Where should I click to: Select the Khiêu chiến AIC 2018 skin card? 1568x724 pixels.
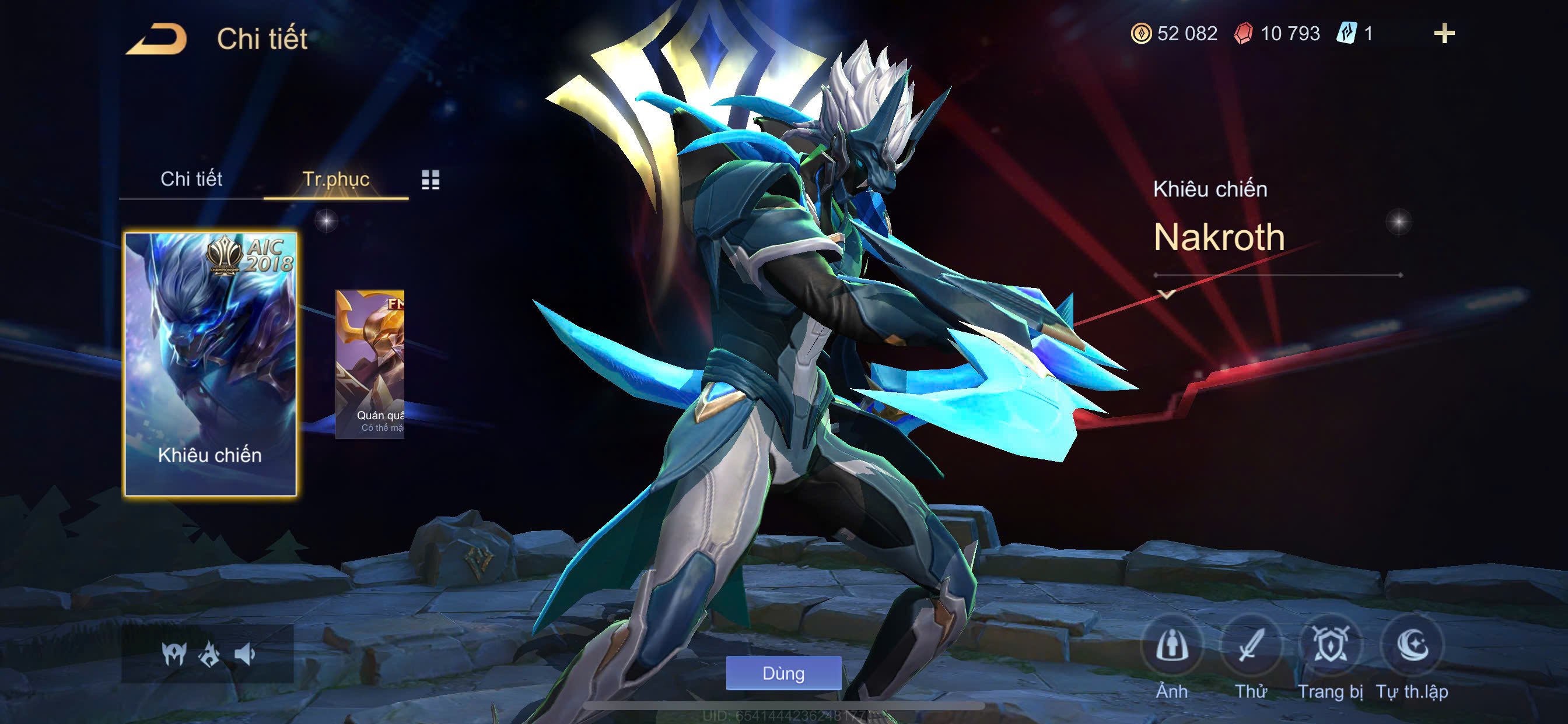[x=210, y=364]
